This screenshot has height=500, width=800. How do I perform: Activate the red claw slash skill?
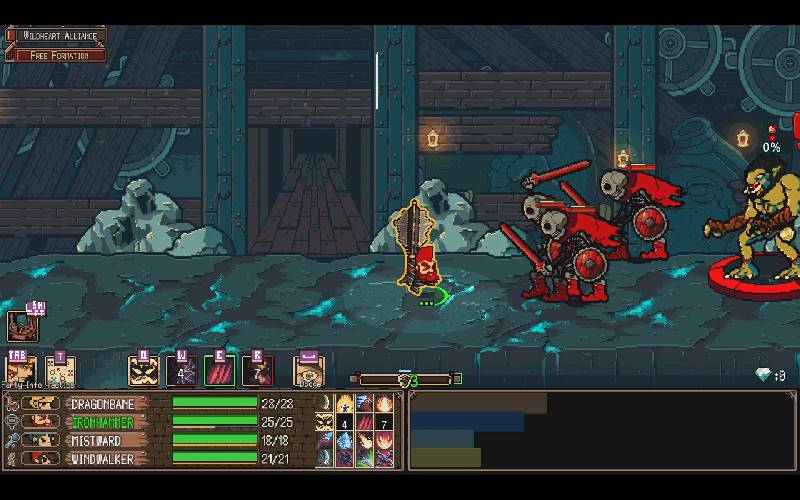click(220, 371)
